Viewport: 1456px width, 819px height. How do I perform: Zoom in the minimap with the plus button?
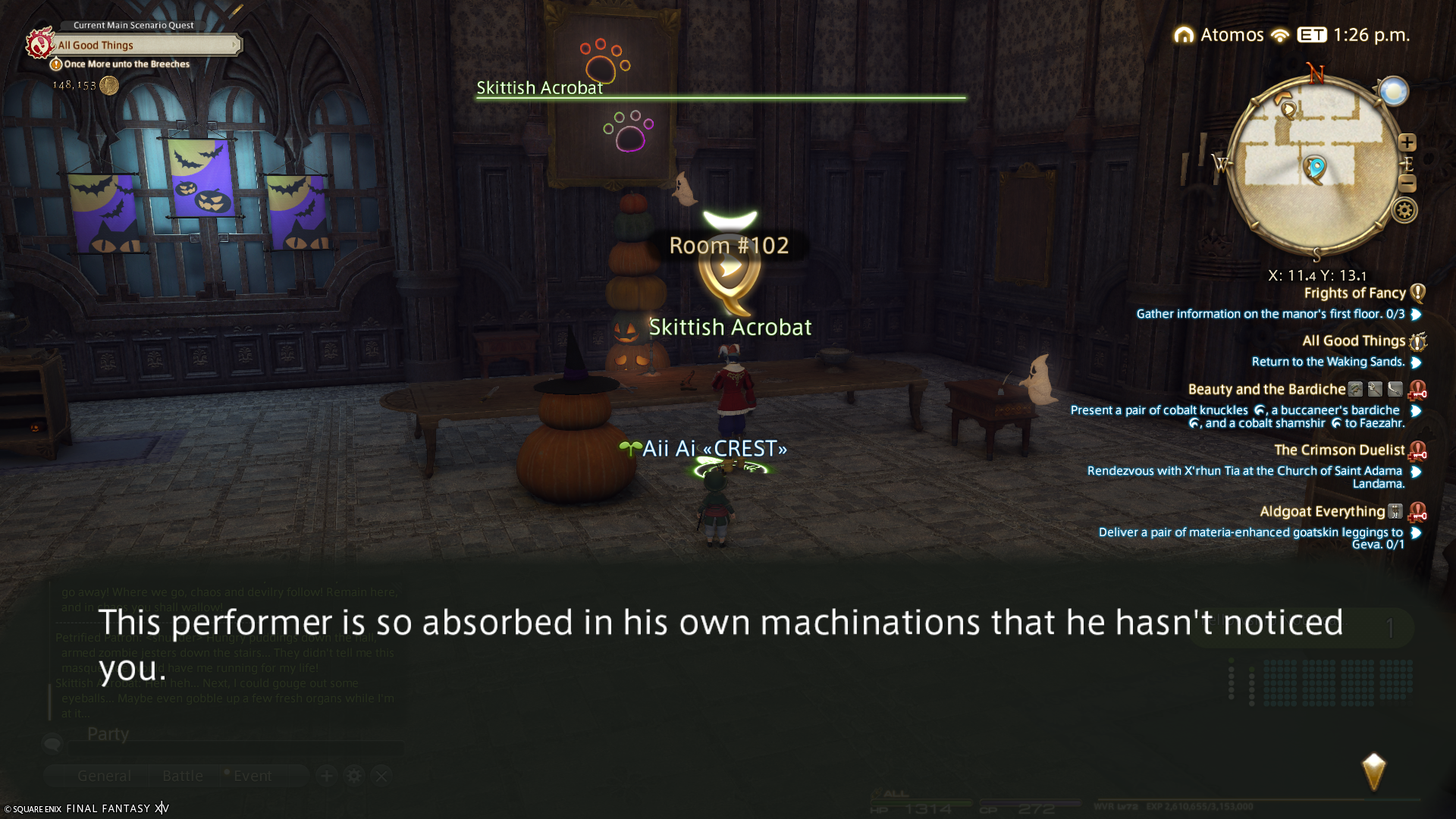(1407, 143)
